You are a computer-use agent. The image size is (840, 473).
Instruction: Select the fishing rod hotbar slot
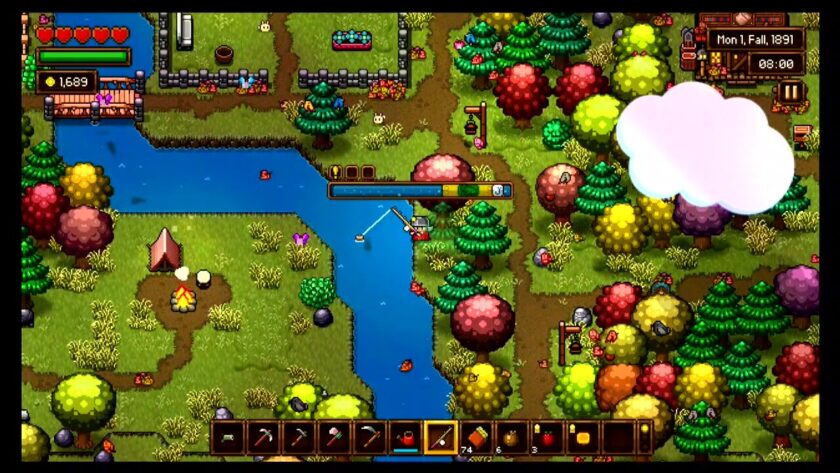[x=441, y=437]
